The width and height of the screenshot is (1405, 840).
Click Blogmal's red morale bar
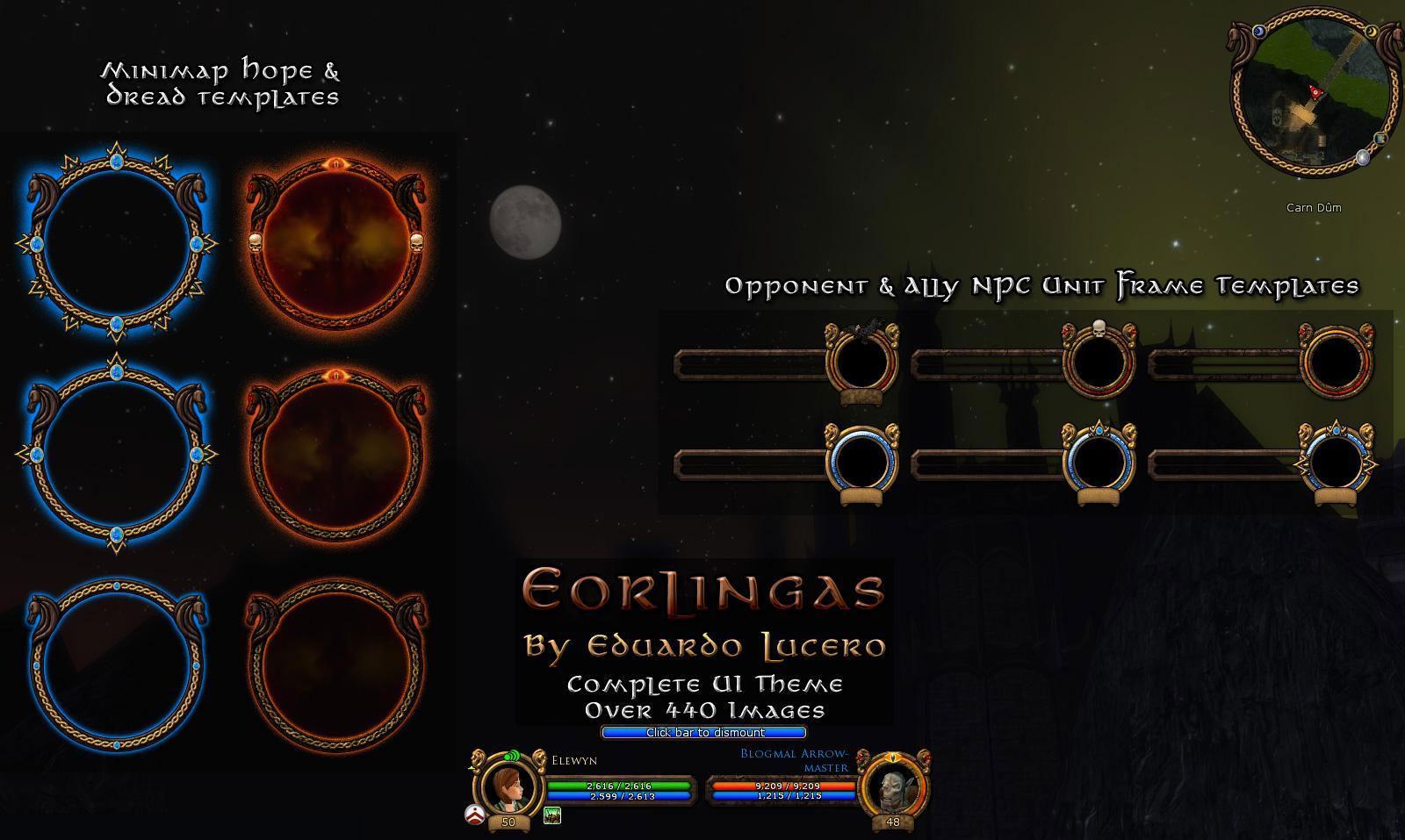[x=785, y=785]
